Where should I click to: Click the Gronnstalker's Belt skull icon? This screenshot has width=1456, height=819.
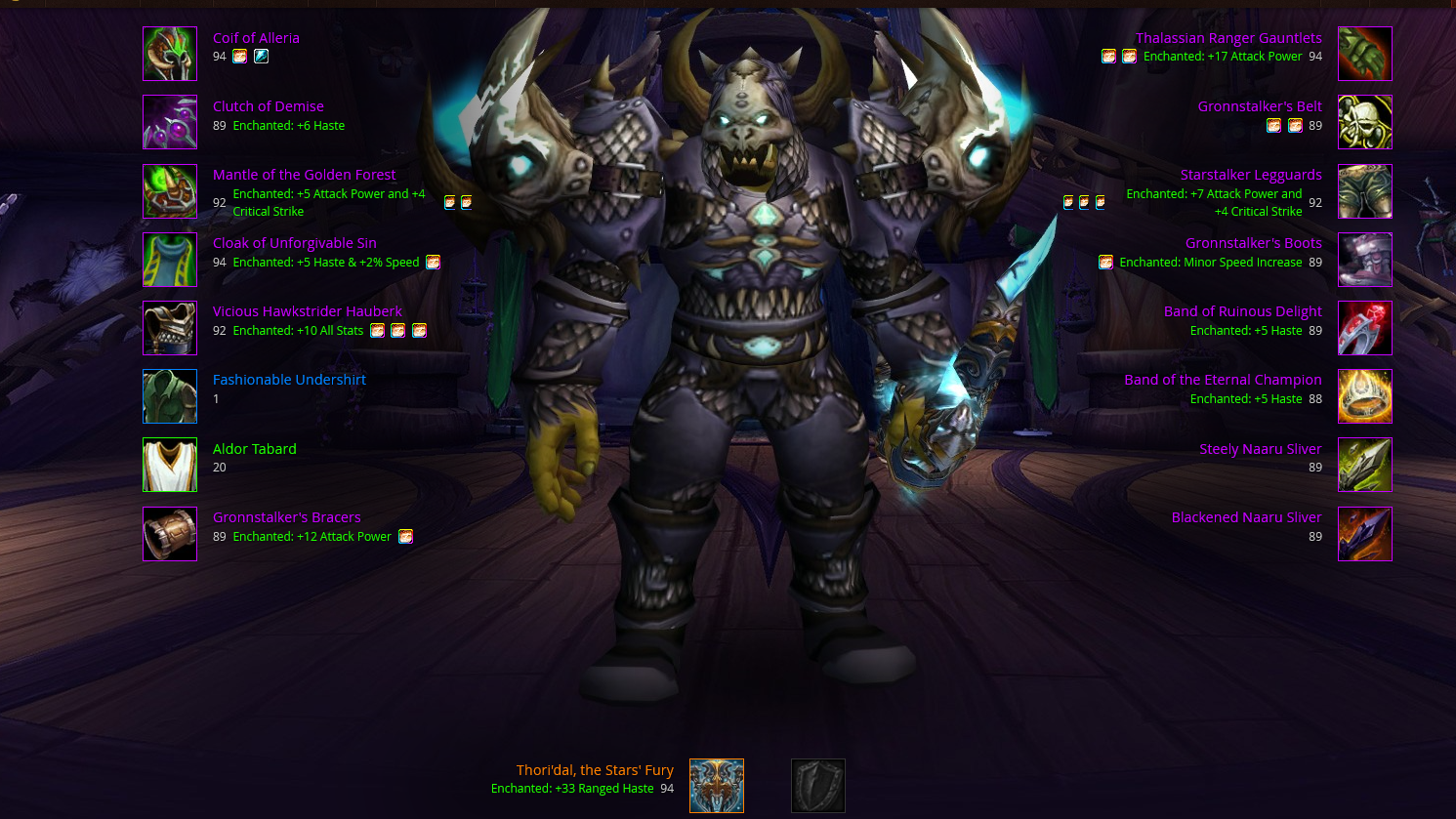coord(1364,122)
